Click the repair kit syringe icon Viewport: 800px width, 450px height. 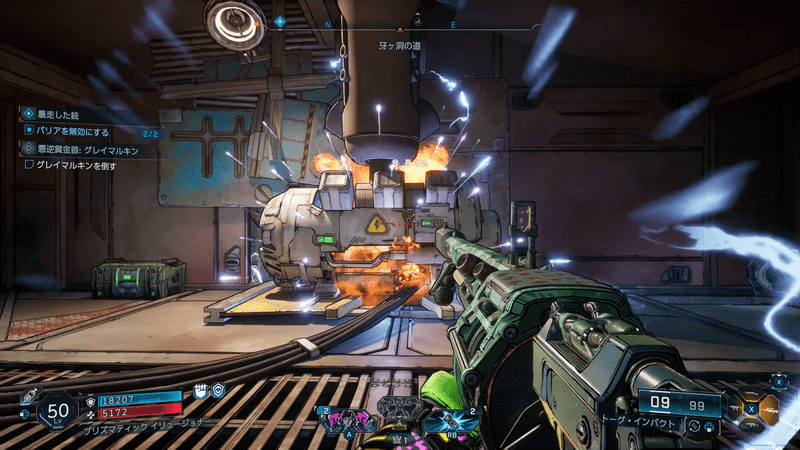point(27,397)
